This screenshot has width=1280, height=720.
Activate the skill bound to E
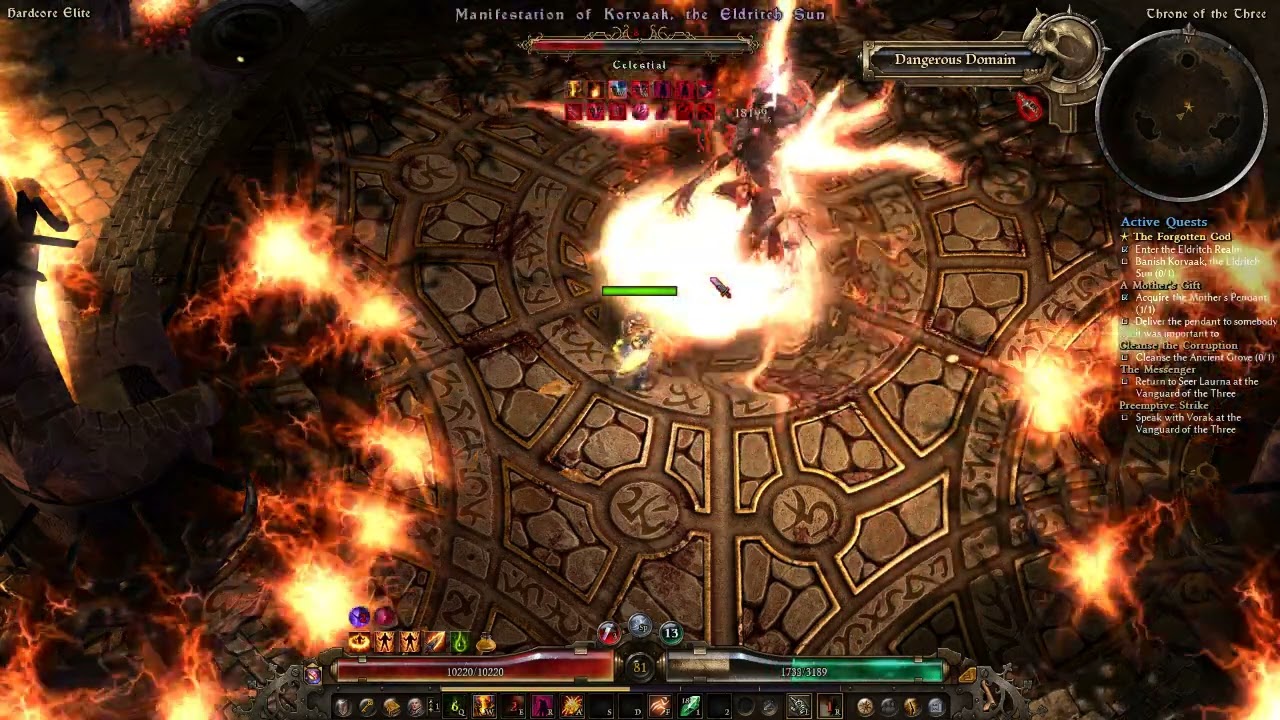click(x=514, y=707)
